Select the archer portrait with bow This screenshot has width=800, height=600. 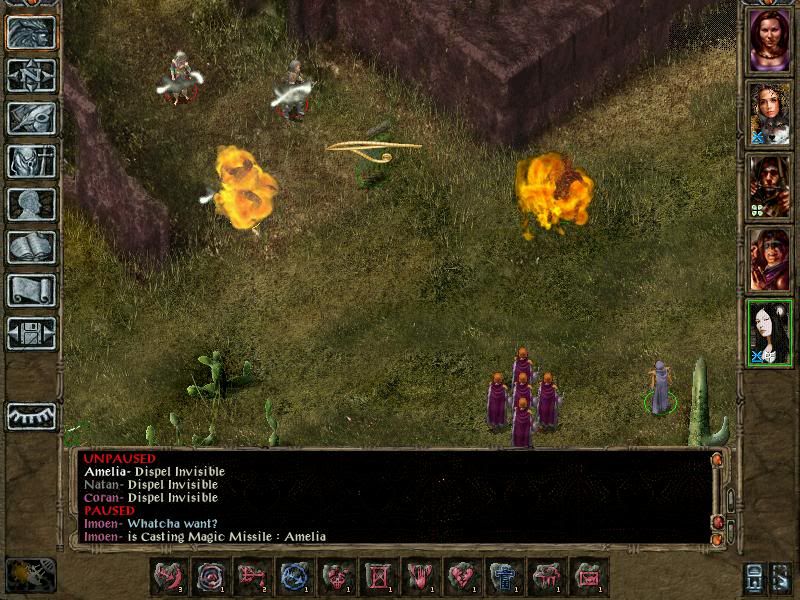(x=769, y=186)
